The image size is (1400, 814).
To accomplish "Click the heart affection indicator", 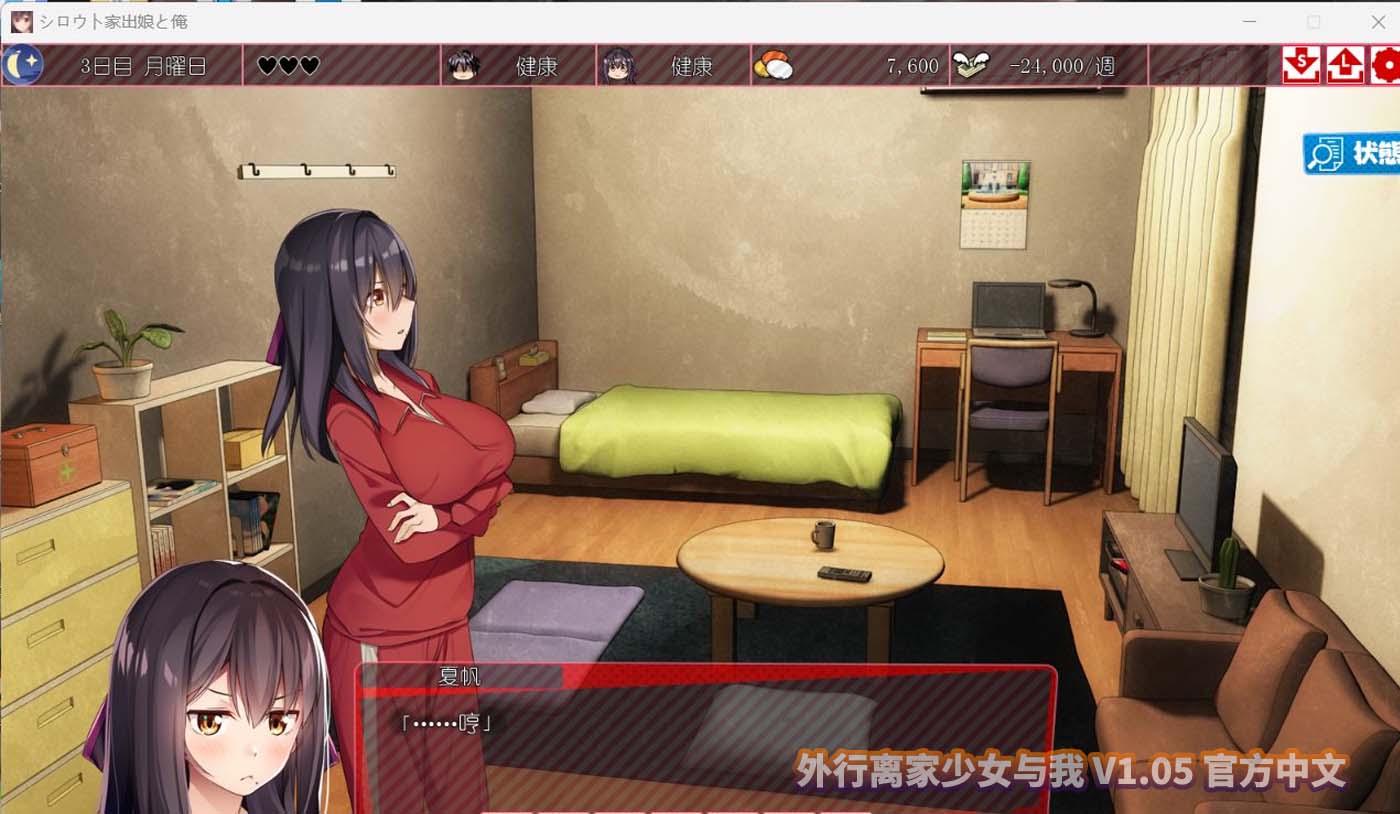I will click(288, 66).
